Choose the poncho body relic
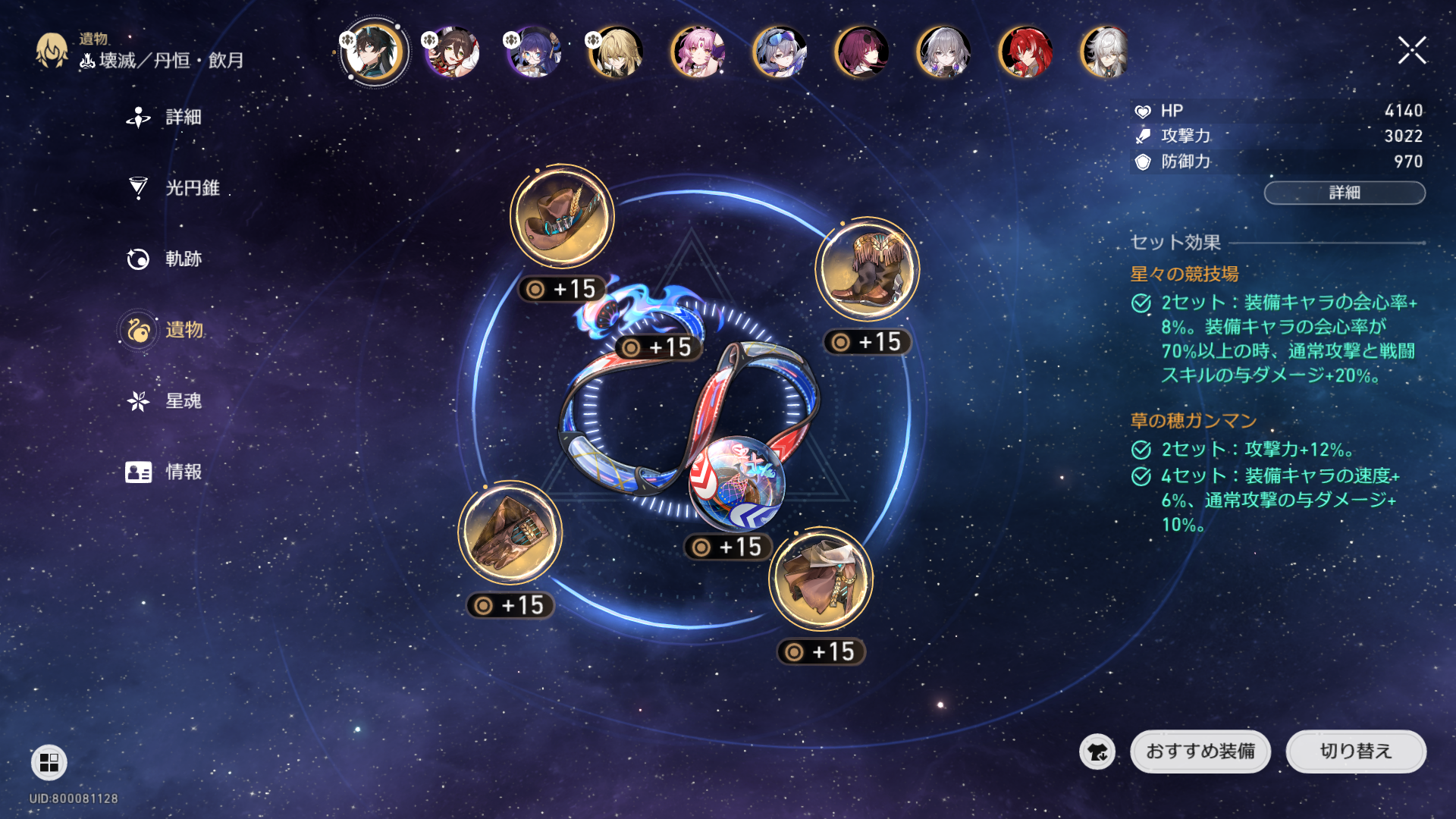Viewport: 1456px width, 819px height. click(x=821, y=579)
